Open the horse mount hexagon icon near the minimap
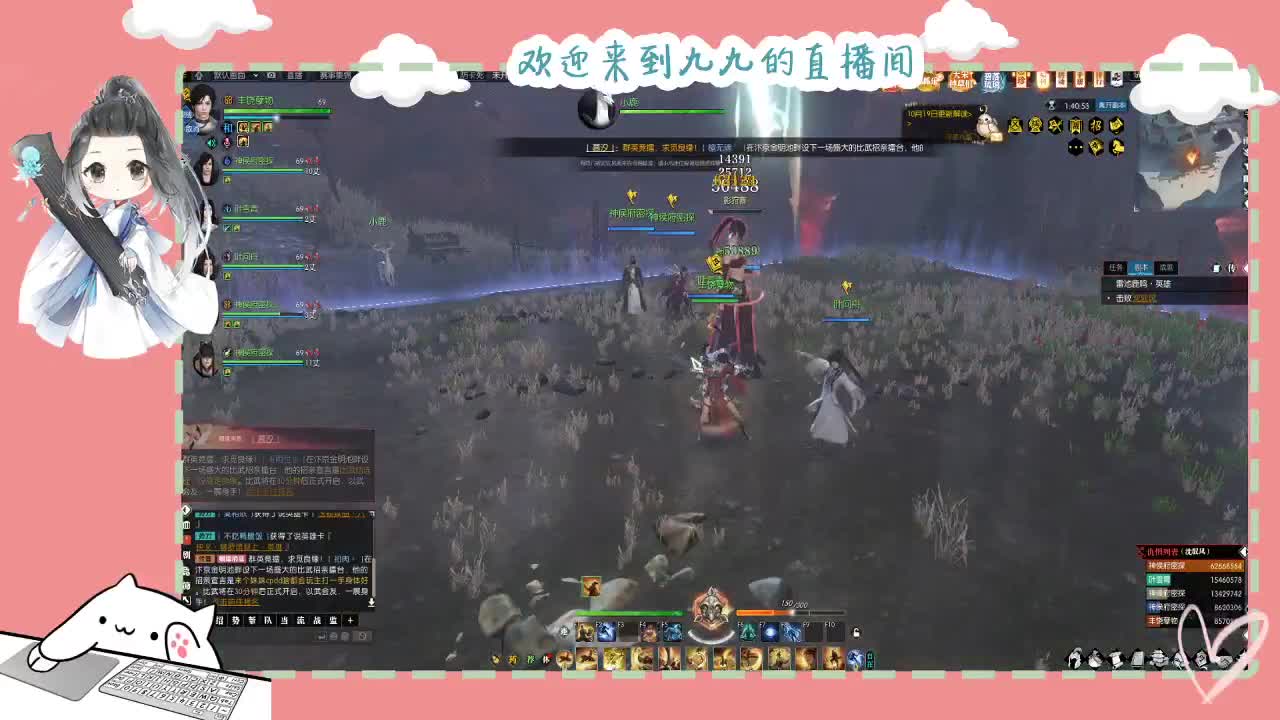 (1118, 147)
